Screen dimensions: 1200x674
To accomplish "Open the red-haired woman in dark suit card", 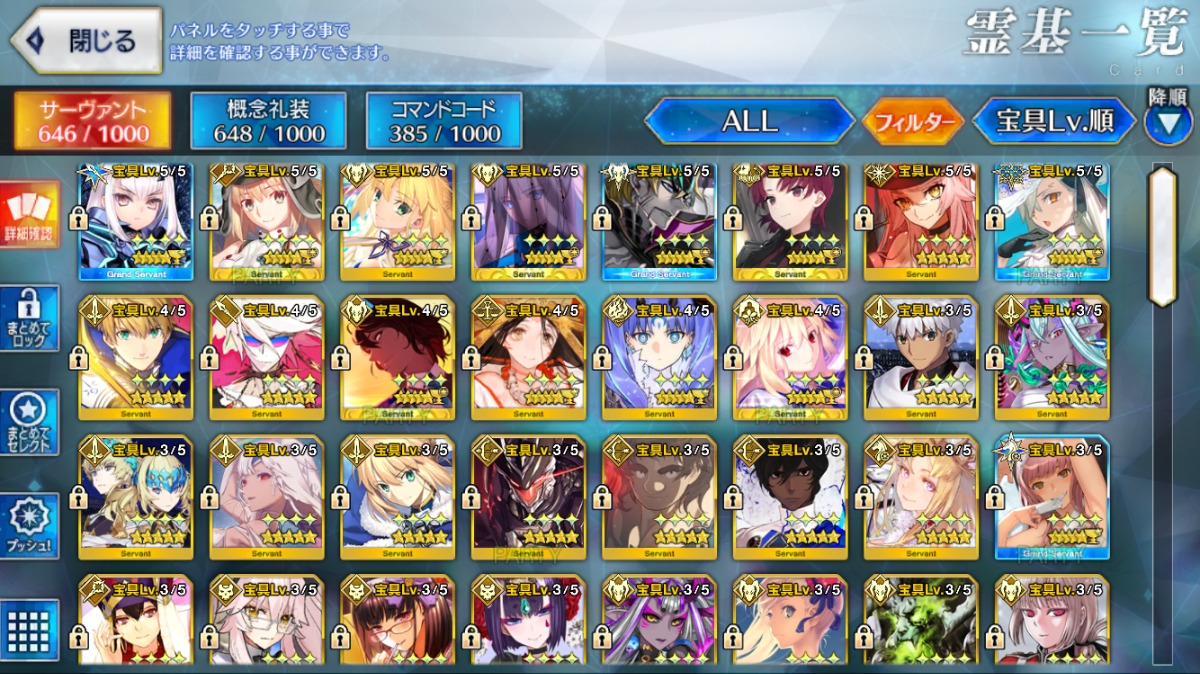I will point(790,222).
